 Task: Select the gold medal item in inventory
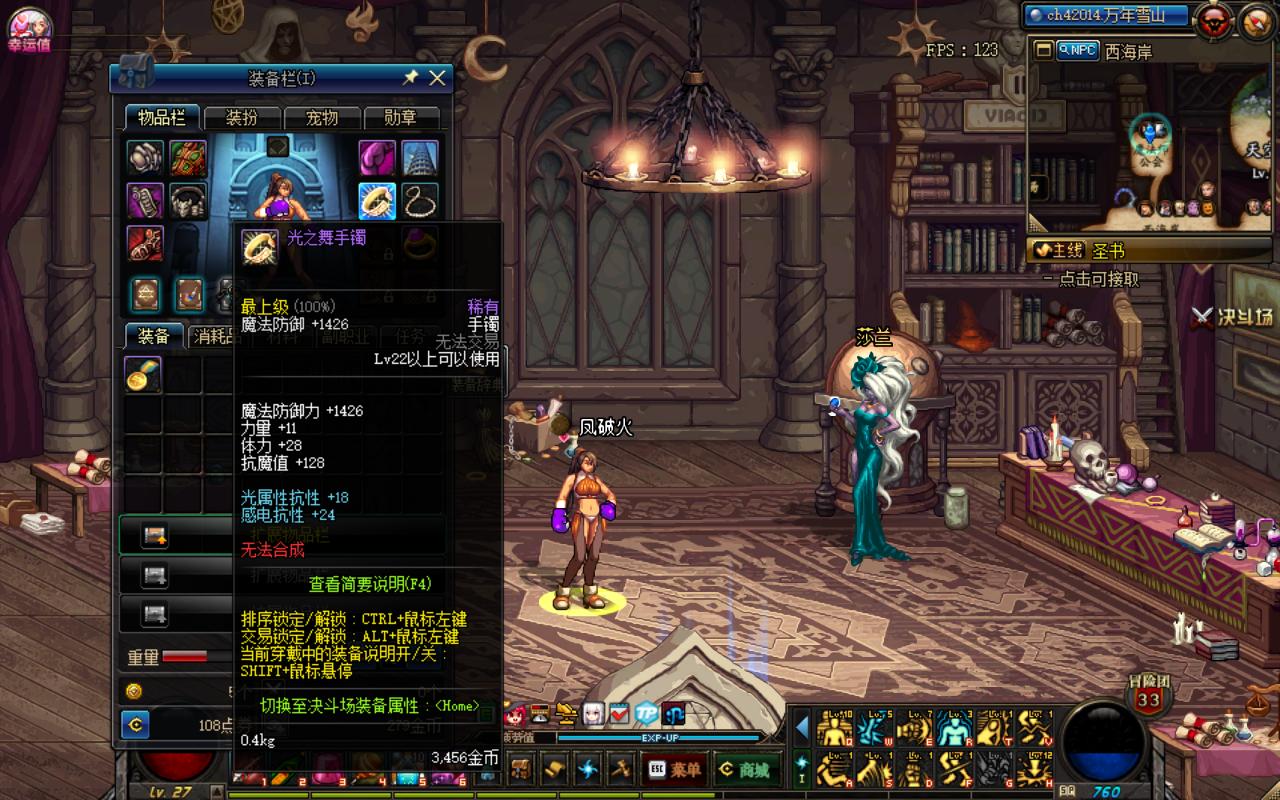point(144,375)
